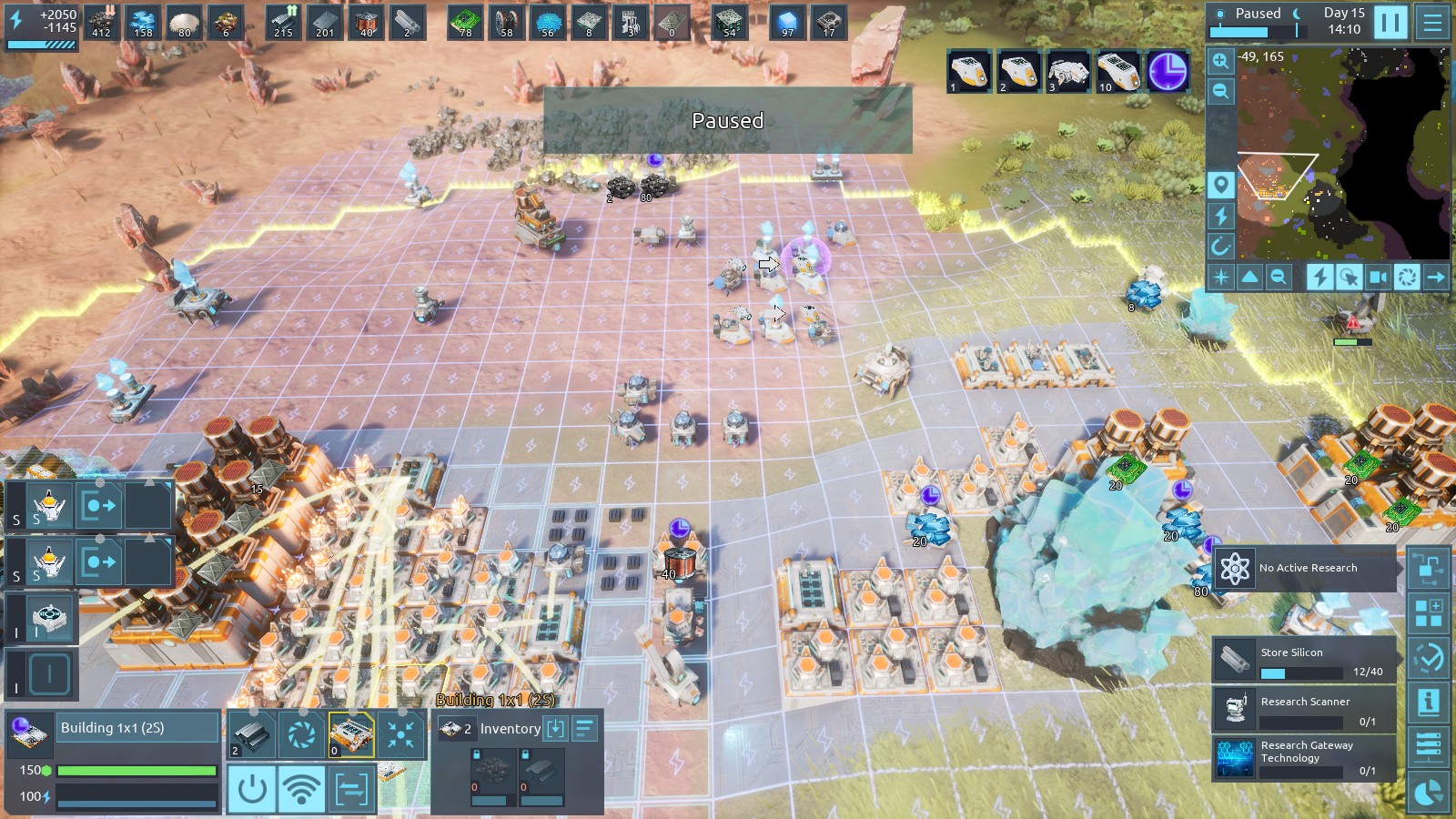1456x819 pixels.
Task: Zoom in on the minimap
Action: point(1220,61)
